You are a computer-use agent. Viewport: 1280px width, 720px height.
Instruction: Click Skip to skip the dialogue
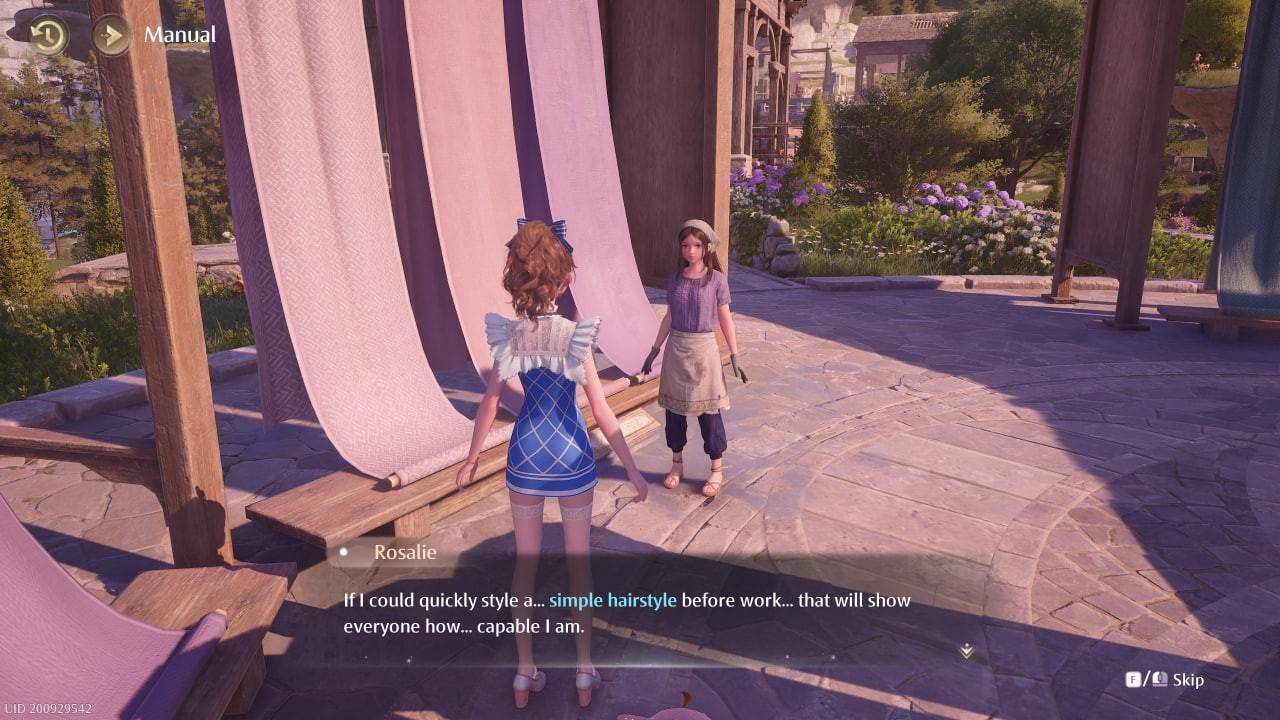coord(1188,678)
